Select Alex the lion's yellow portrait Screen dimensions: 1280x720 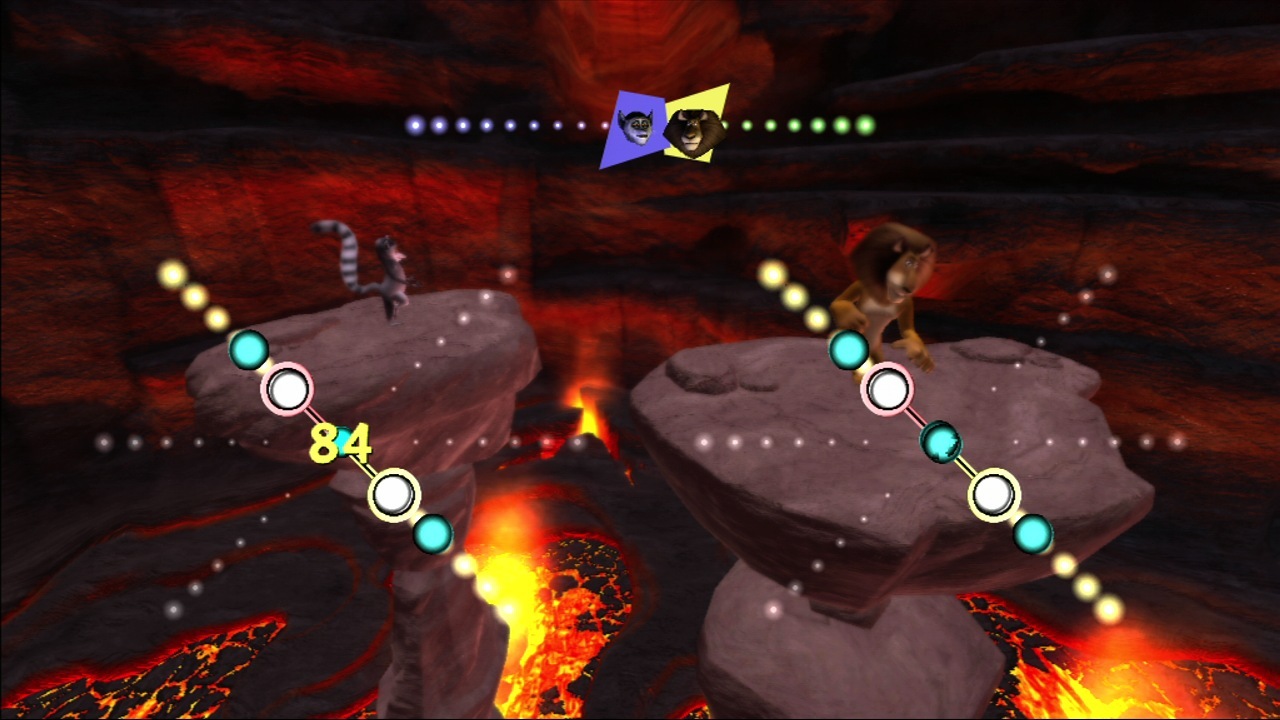coord(696,127)
